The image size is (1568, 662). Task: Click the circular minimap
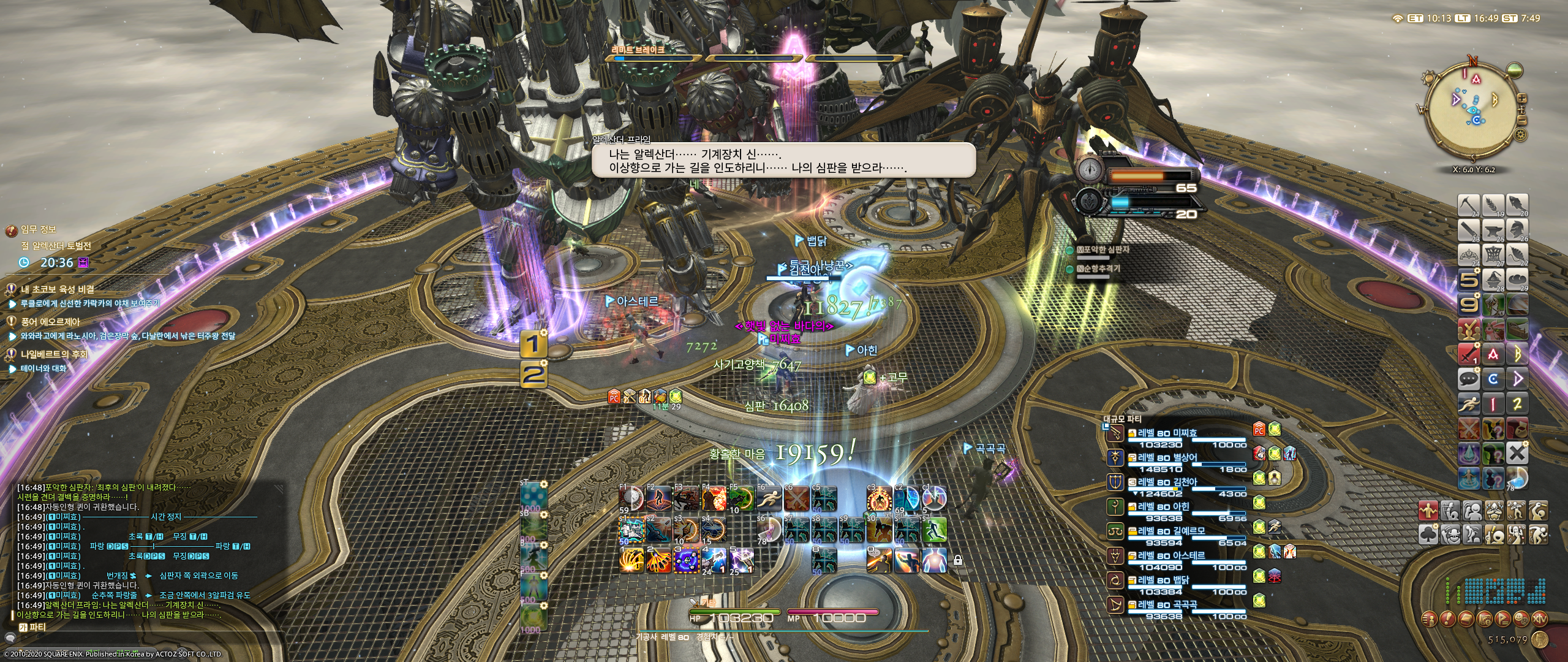(1474, 112)
